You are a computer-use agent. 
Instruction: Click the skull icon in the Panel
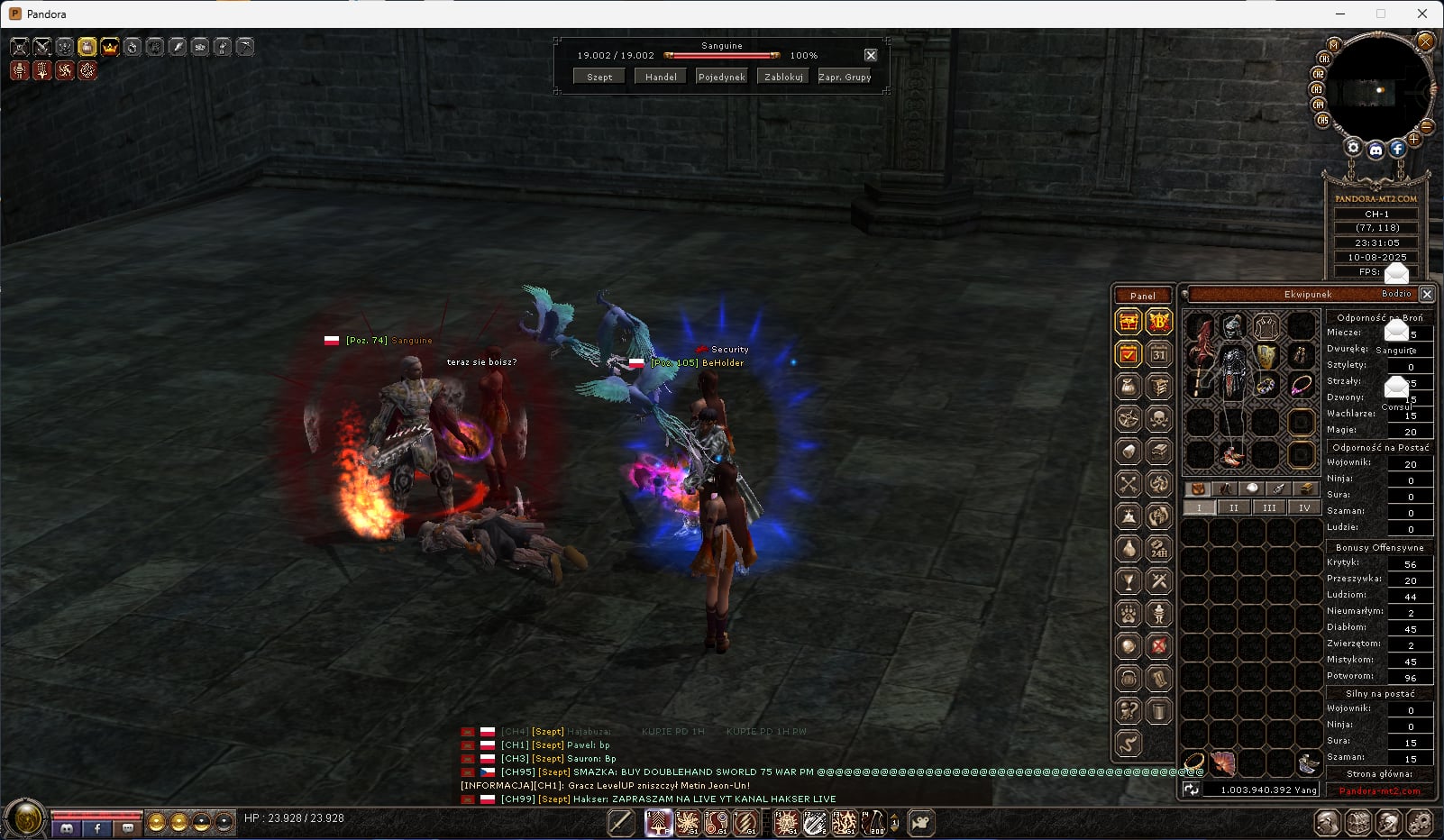1159,418
